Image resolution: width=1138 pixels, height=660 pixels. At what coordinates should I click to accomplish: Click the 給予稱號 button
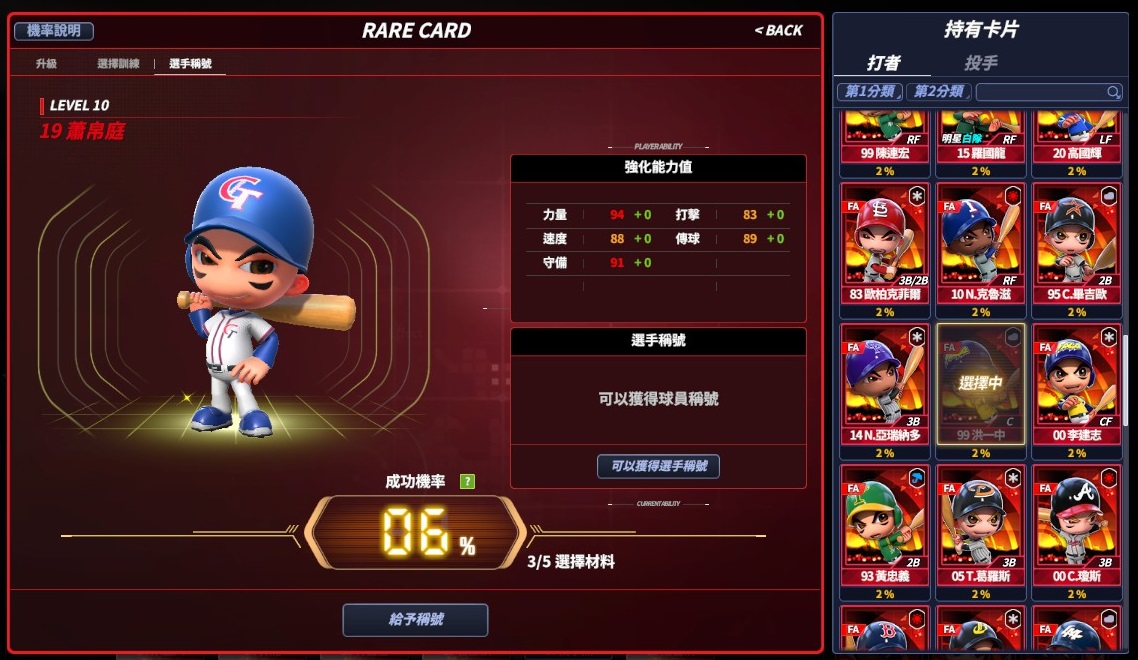[x=415, y=620]
